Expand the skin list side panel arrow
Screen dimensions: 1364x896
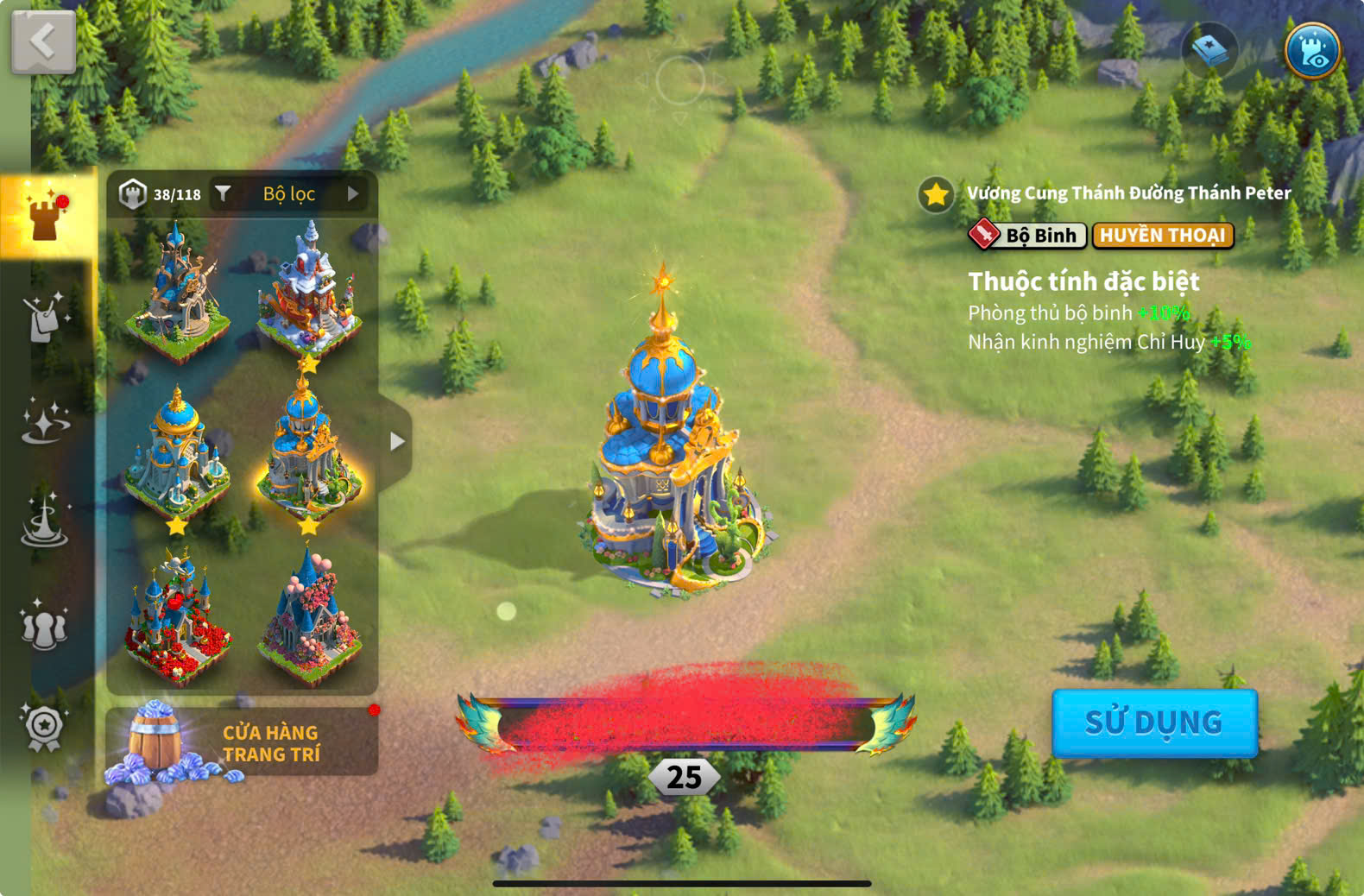pos(396,441)
